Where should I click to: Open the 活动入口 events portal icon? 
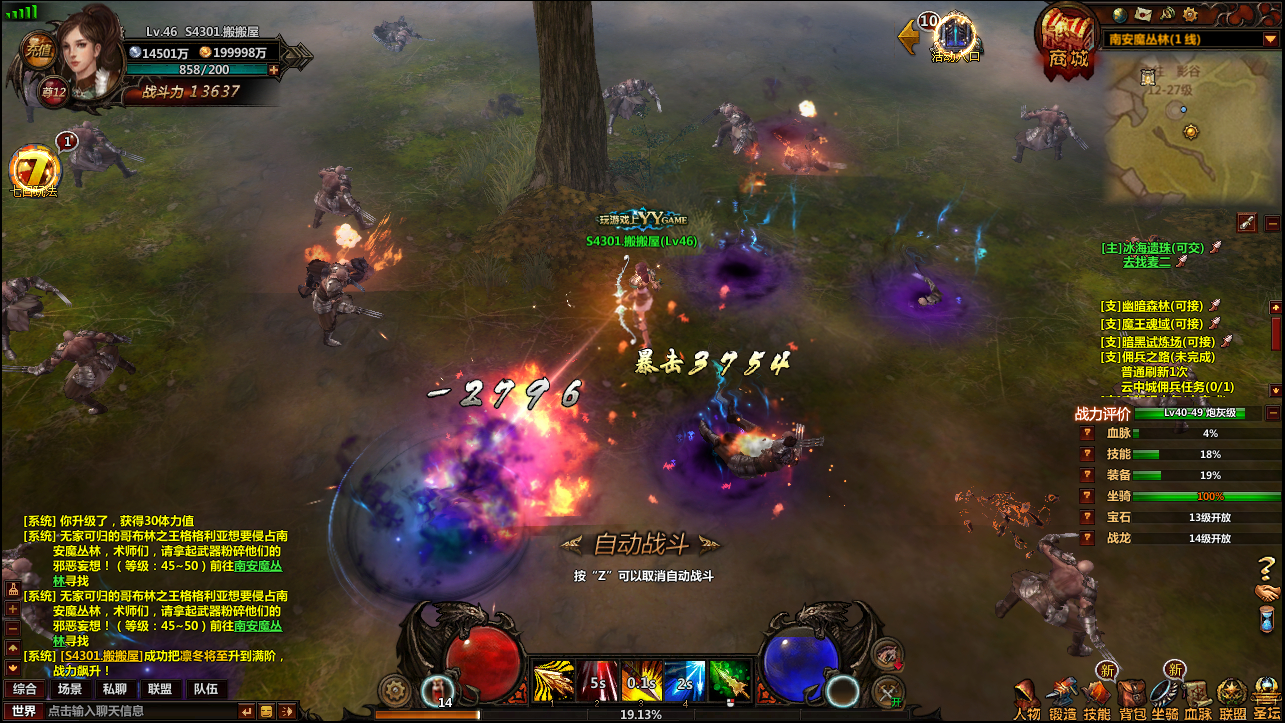click(955, 37)
